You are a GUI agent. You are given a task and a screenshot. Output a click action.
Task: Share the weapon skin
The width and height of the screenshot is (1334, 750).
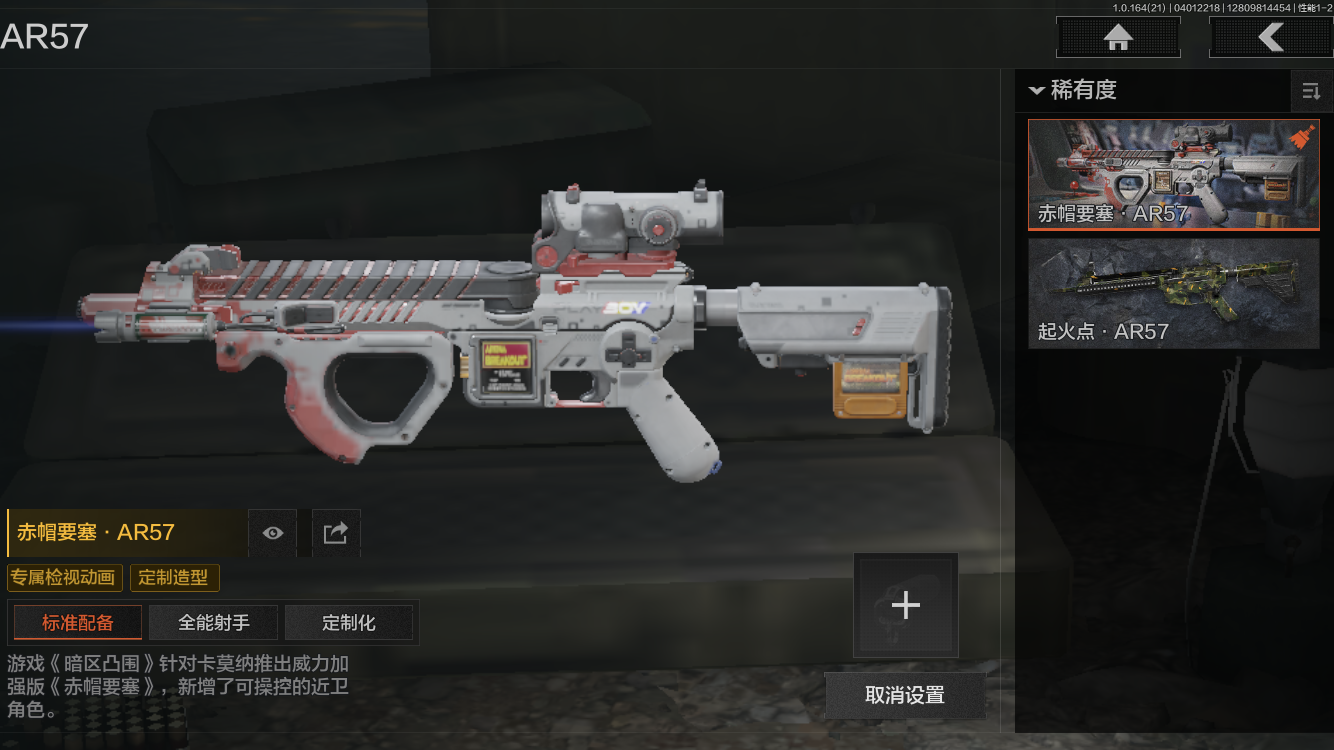pyautogui.click(x=336, y=533)
